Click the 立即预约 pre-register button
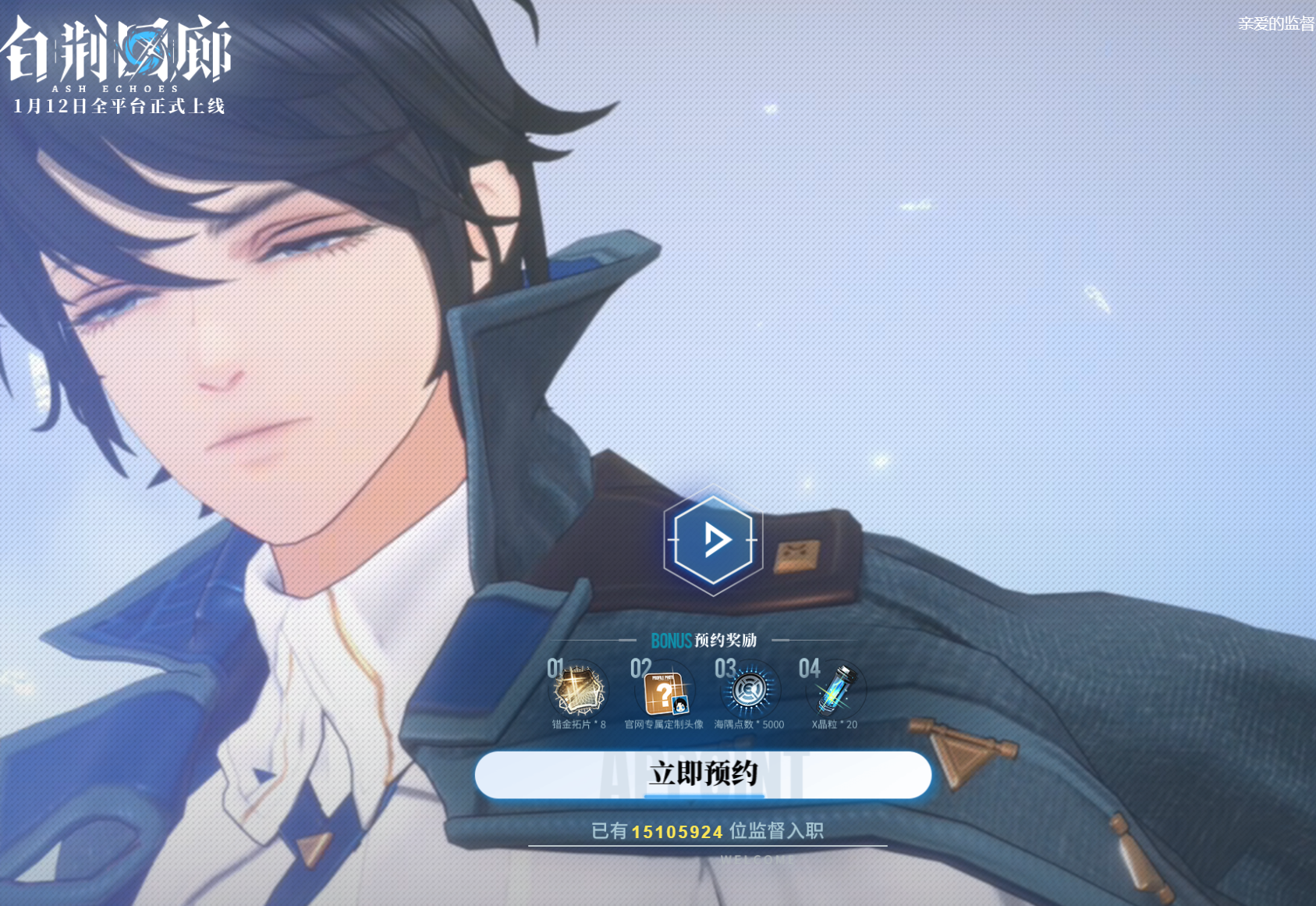Image resolution: width=1316 pixels, height=906 pixels. (703, 774)
